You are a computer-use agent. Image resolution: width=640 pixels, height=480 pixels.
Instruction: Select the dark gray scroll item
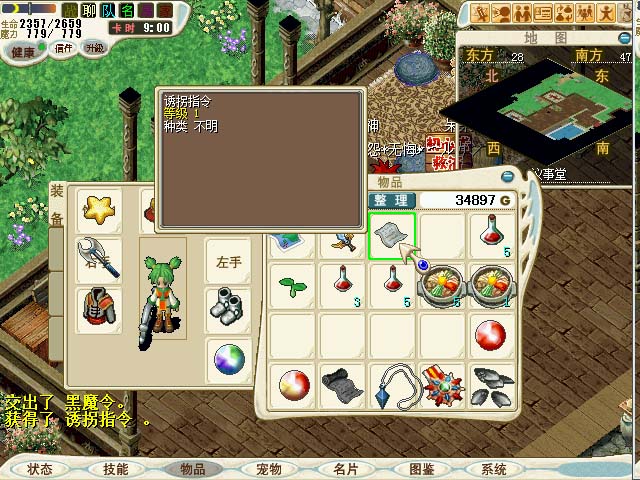pos(342,385)
